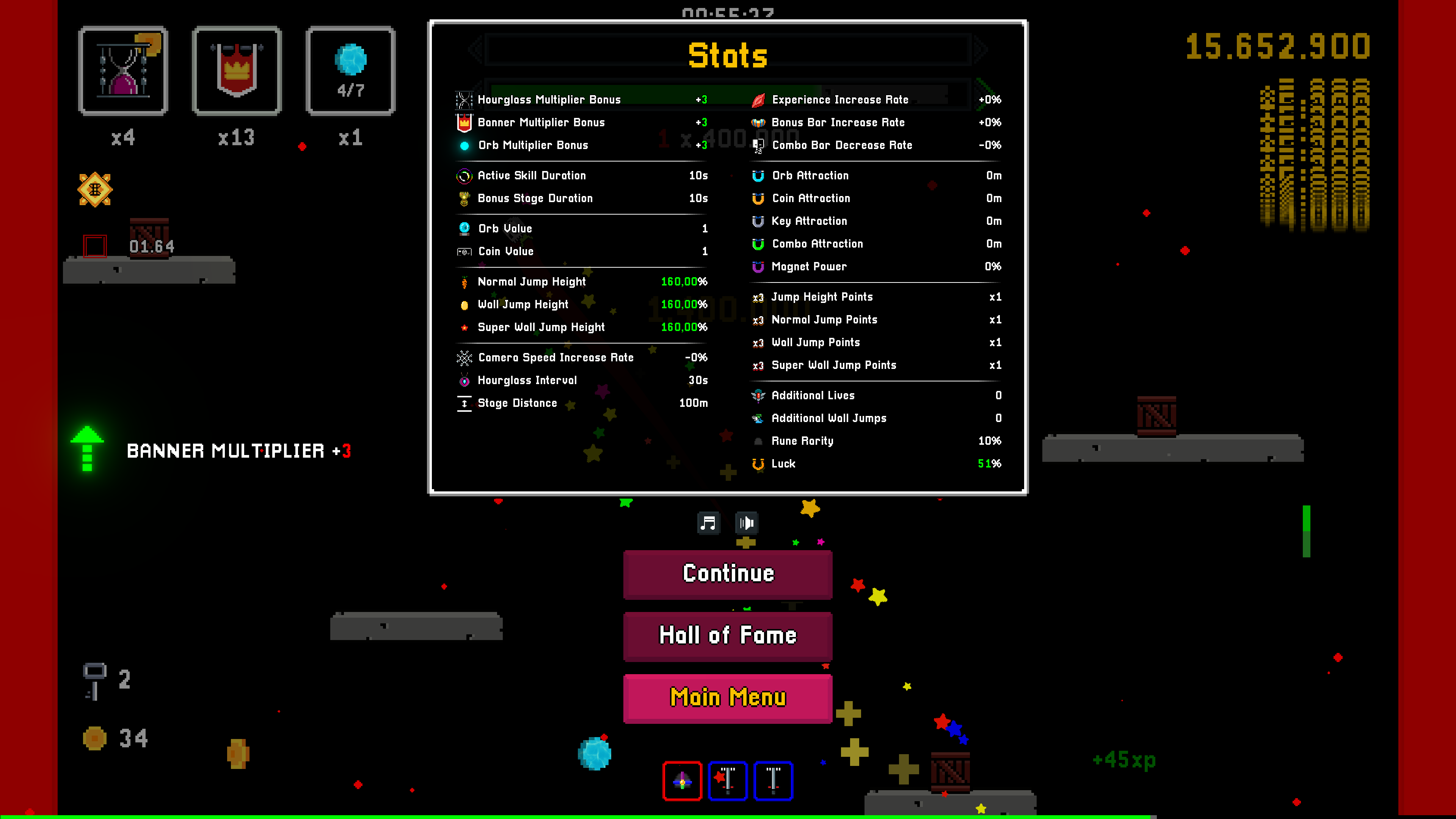Select the first blue sword rune slot
The width and height of the screenshot is (1456, 819).
pyautogui.click(x=728, y=781)
